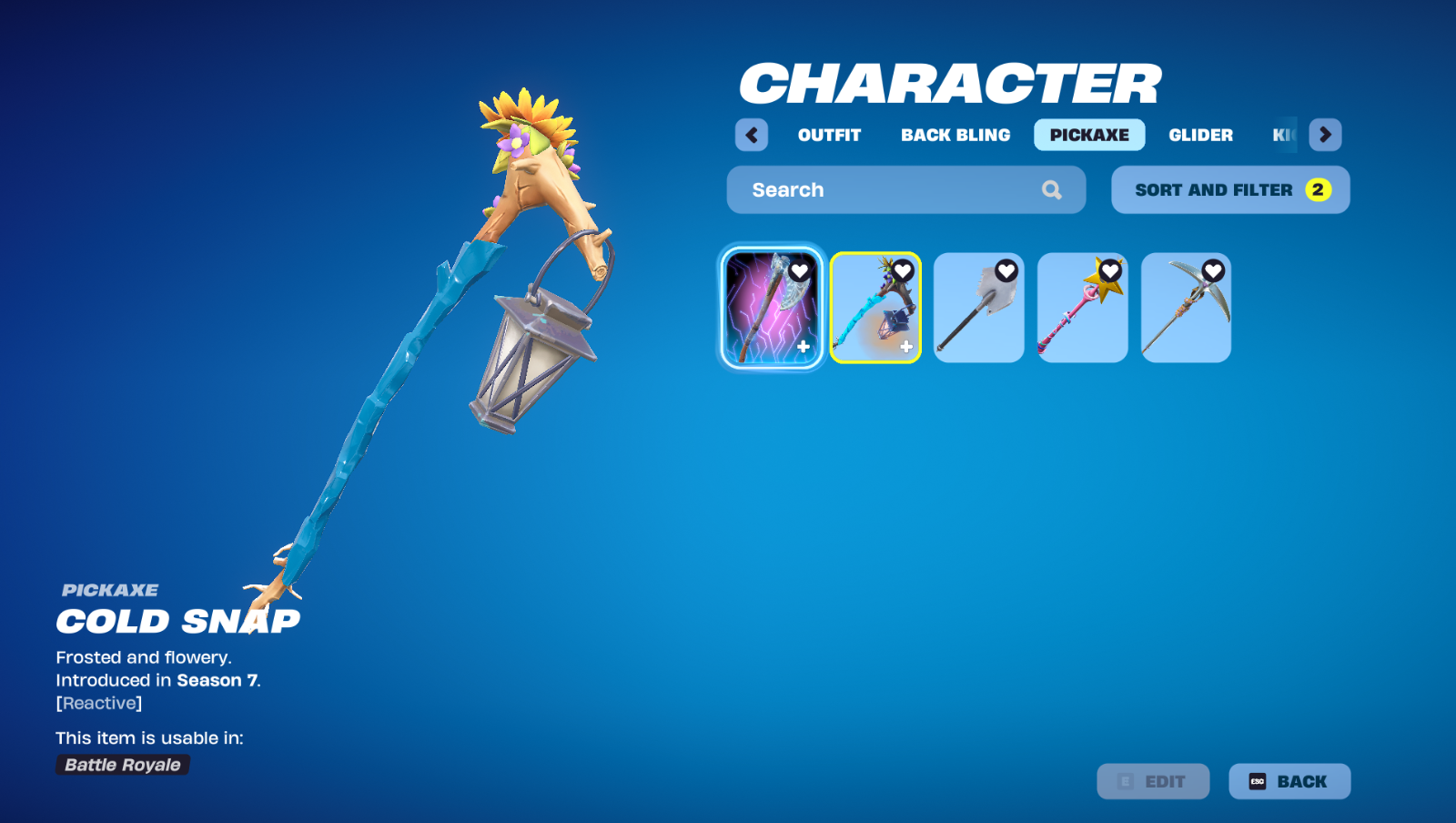Switch to the Glider tab
Image resolution: width=1456 pixels, height=823 pixels.
(x=1200, y=135)
